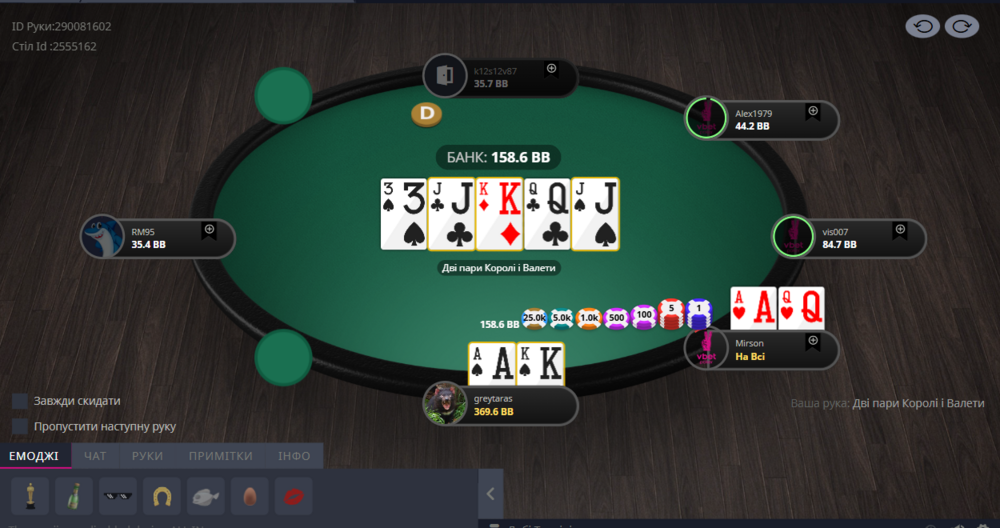
Task: Open the РУКИ tab
Action: click(147, 456)
